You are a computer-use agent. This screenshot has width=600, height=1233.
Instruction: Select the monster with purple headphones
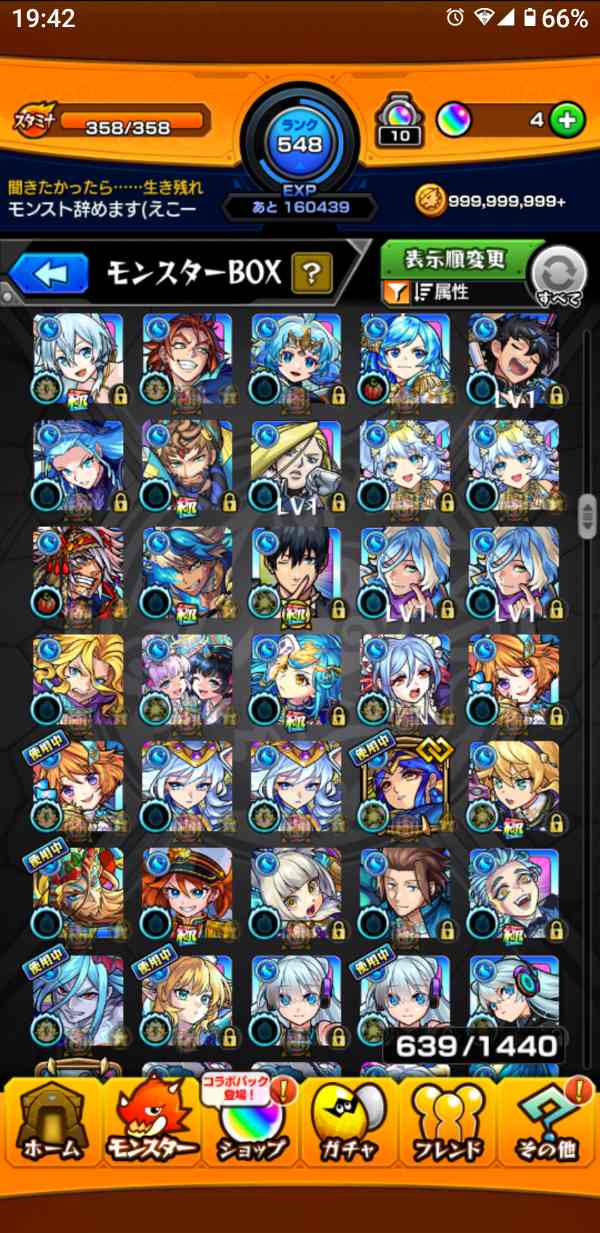pyautogui.click(x=514, y=1000)
